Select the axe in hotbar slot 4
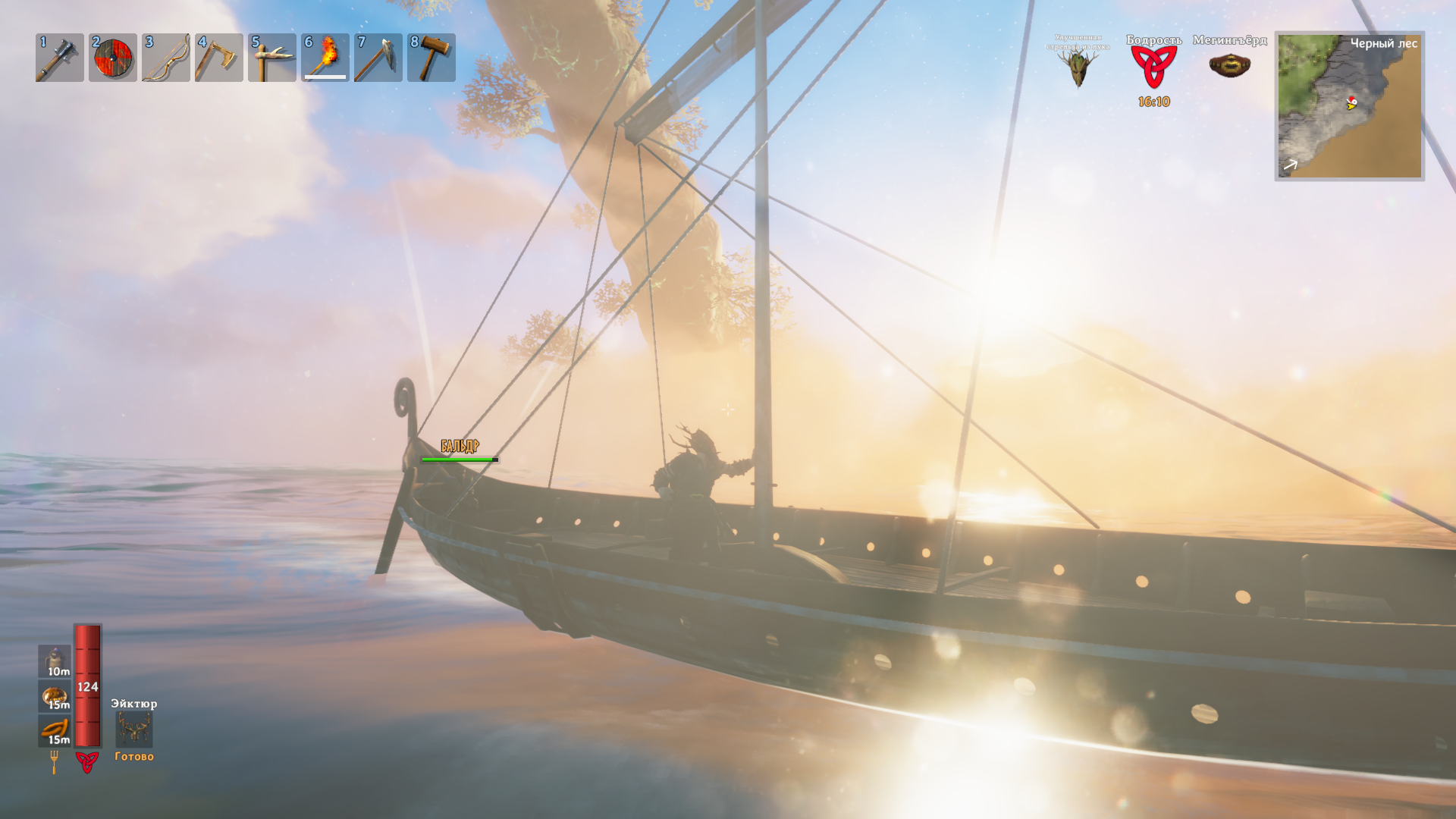Screen dimensions: 1456x819 [218, 58]
